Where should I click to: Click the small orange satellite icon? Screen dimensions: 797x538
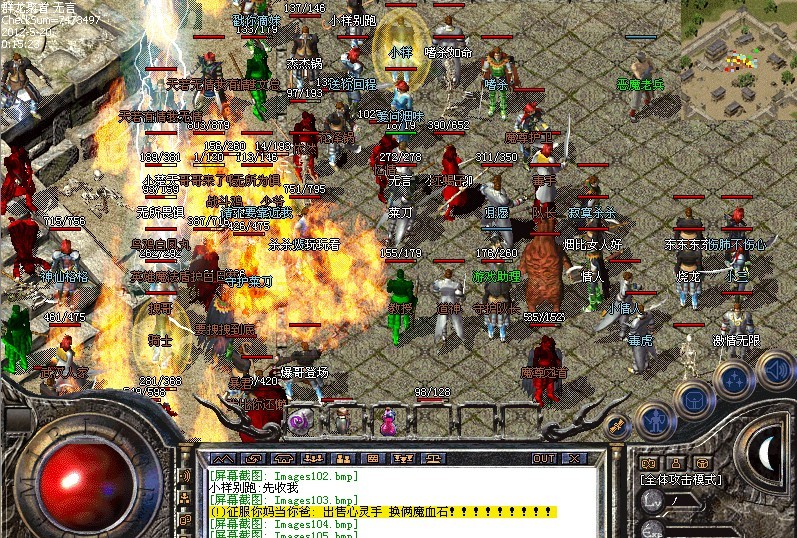pyautogui.click(x=618, y=424)
